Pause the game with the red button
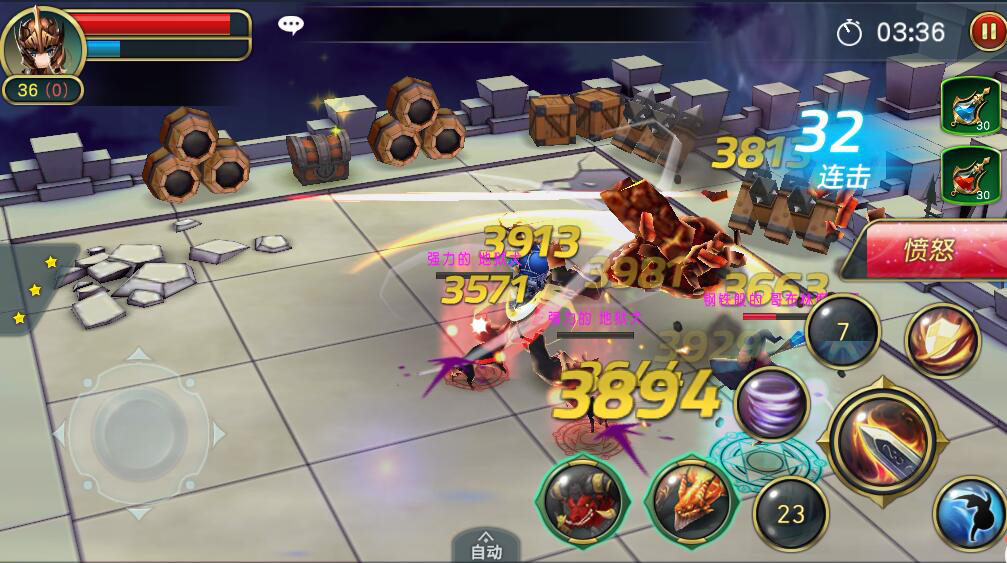Viewport: 1007px width, 563px height. pos(985,32)
